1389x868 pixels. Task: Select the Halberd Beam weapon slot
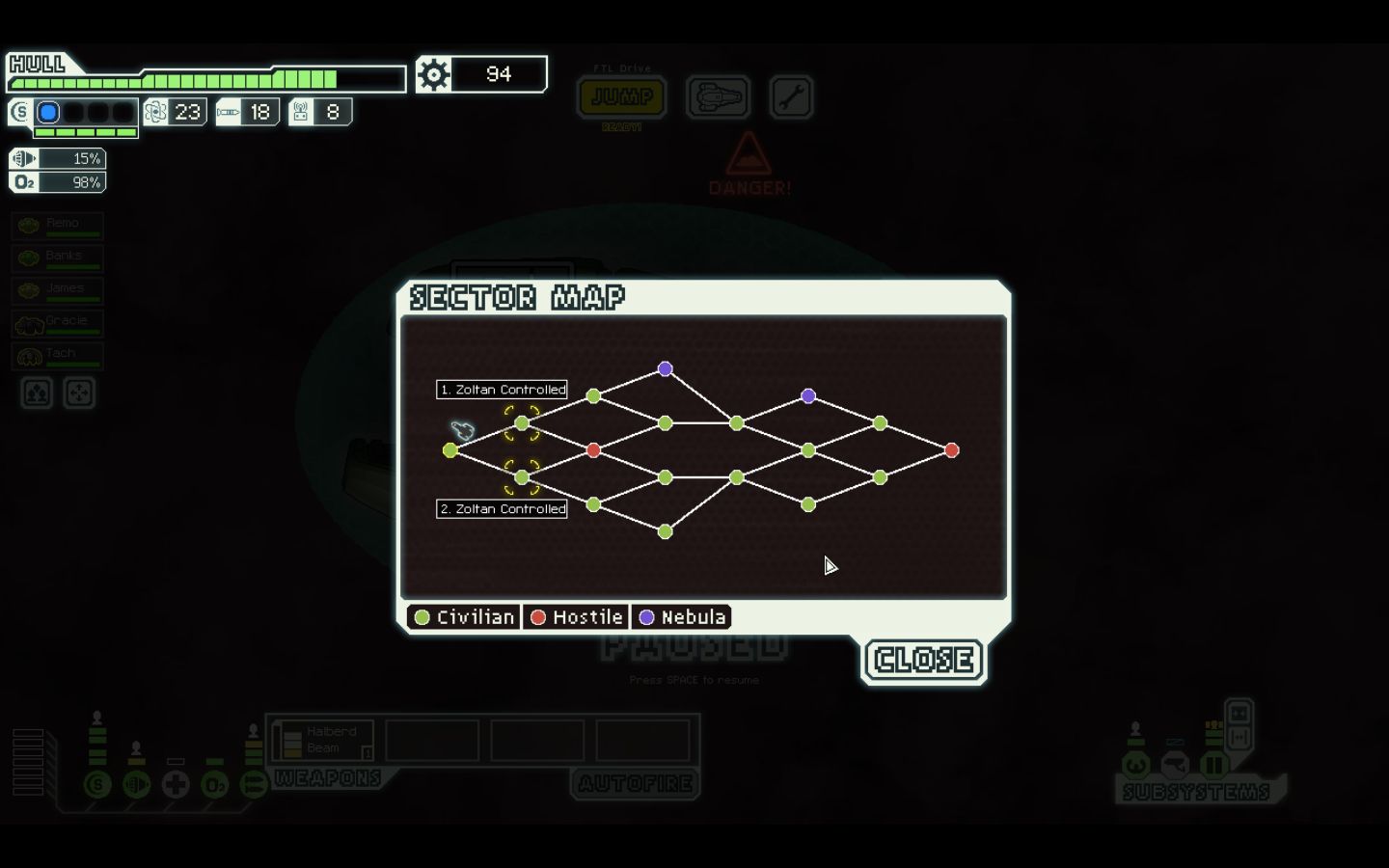pyautogui.click(x=325, y=740)
